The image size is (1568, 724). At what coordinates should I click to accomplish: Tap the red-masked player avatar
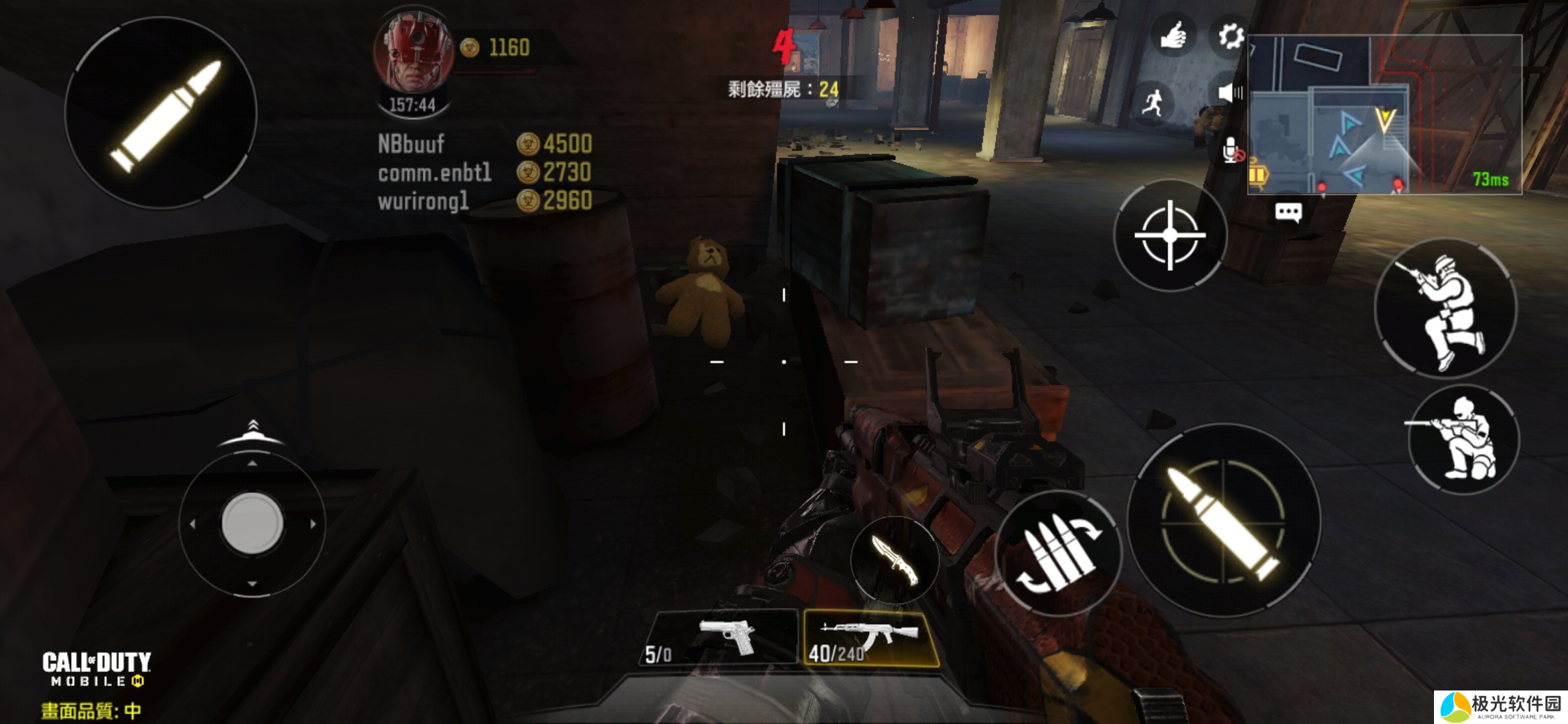coord(413,54)
